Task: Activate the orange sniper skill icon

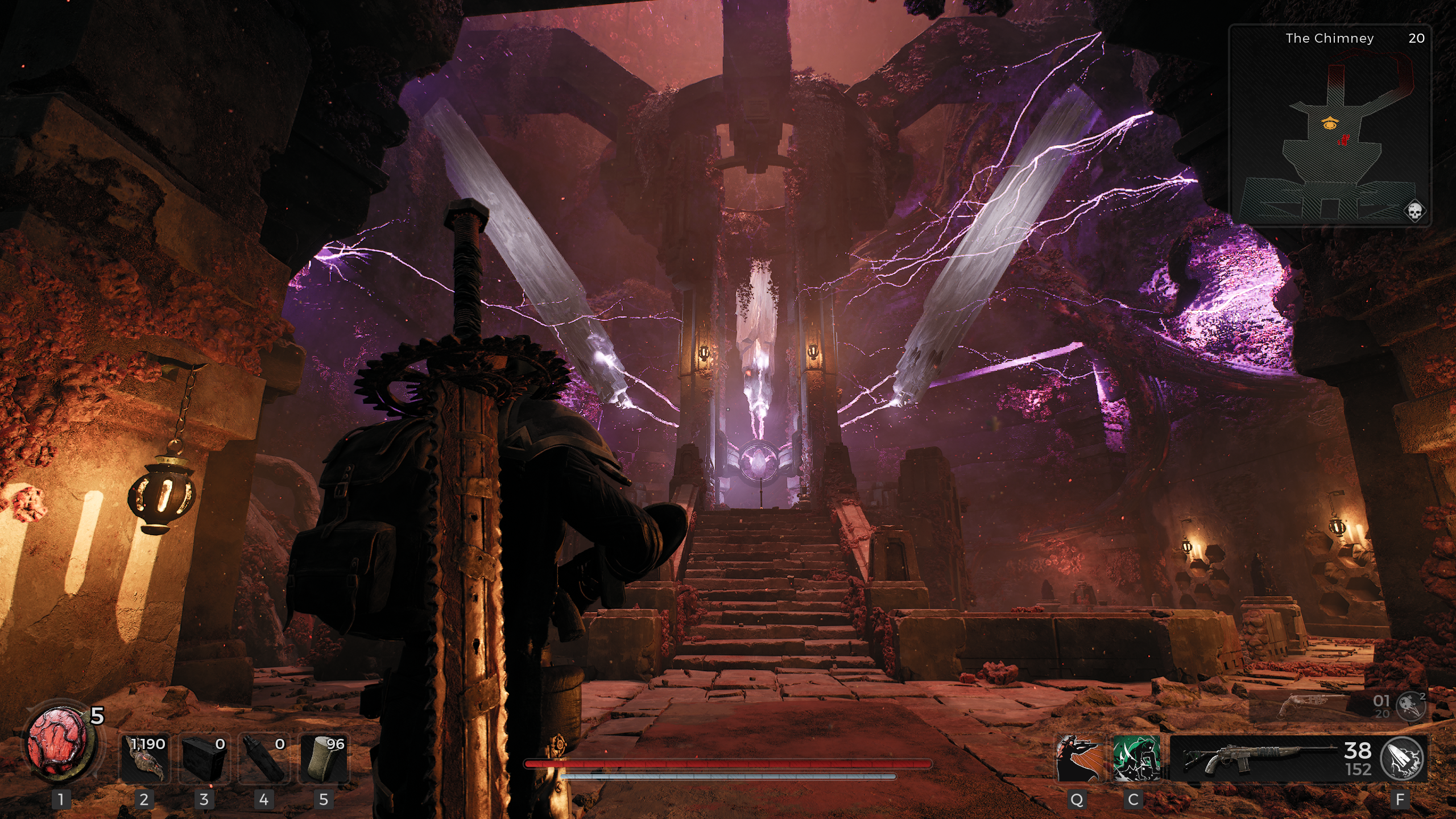Action: pyautogui.click(x=1079, y=758)
